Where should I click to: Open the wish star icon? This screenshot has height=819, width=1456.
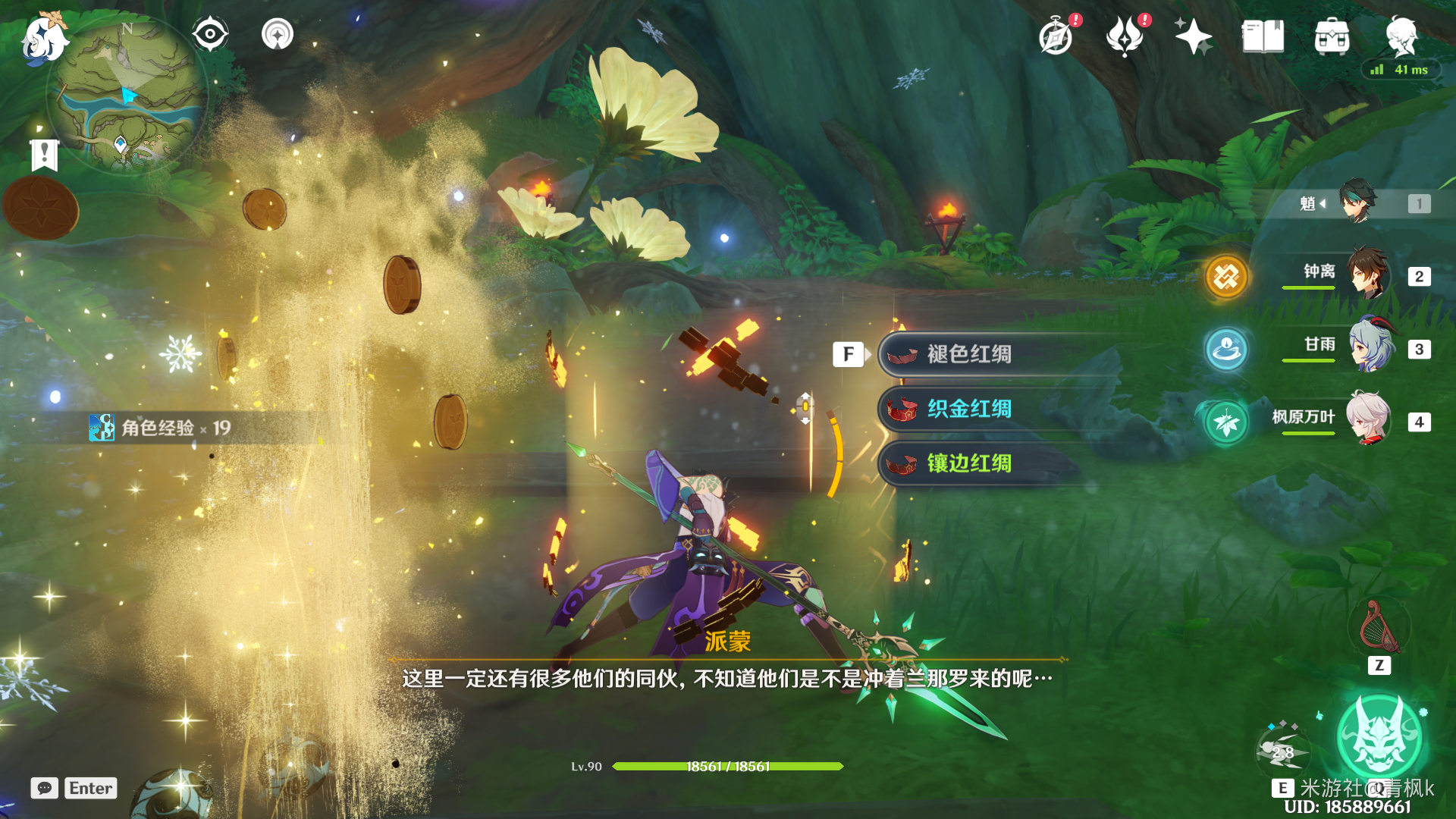point(1193,36)
